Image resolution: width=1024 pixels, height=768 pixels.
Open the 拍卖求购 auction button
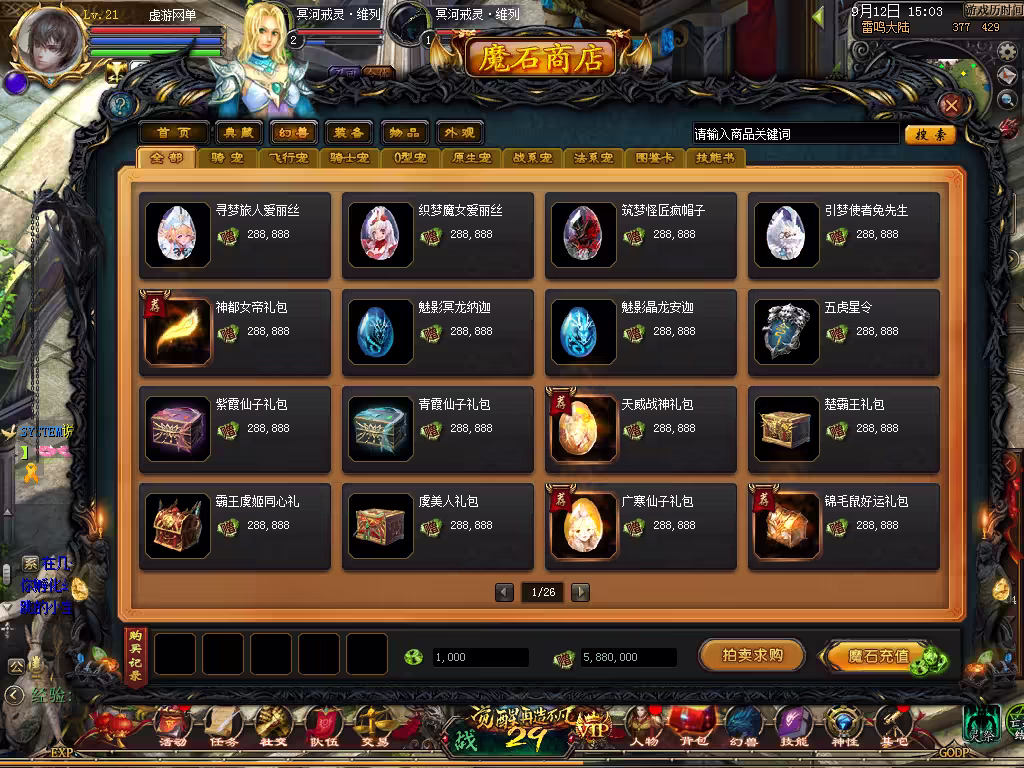(751, 656)
